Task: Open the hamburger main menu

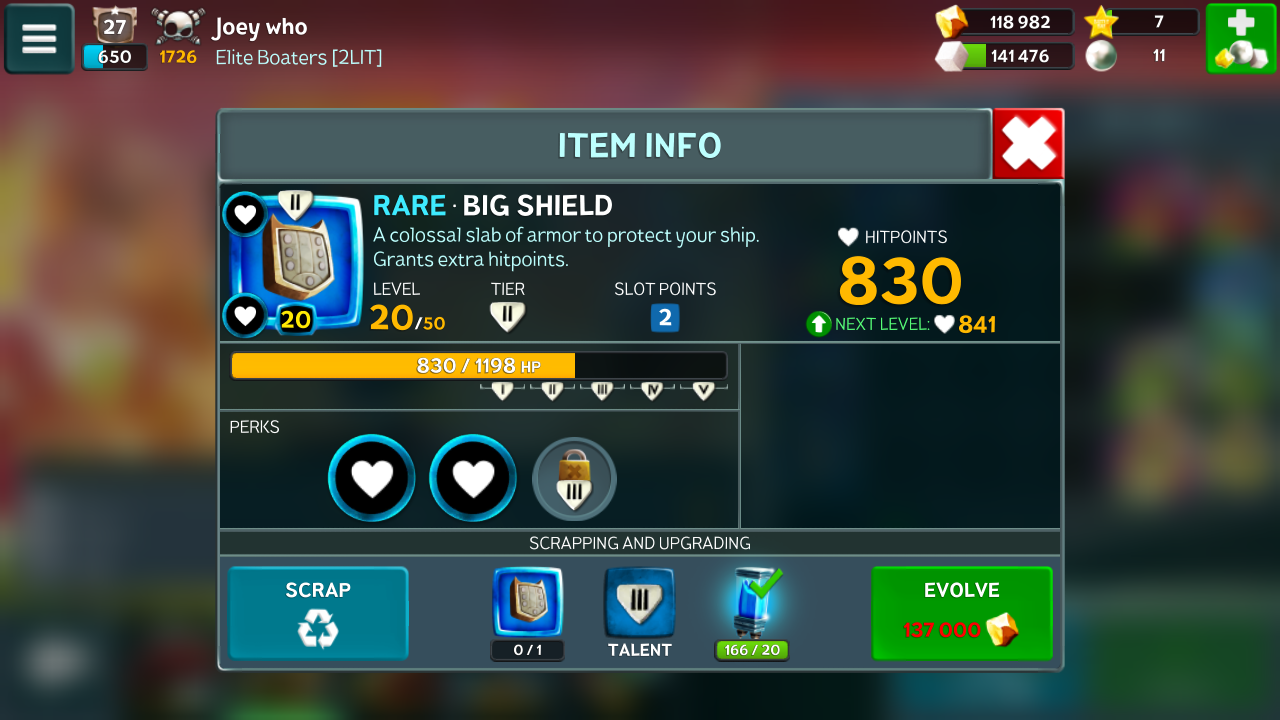Action: [x=39, y=39]
